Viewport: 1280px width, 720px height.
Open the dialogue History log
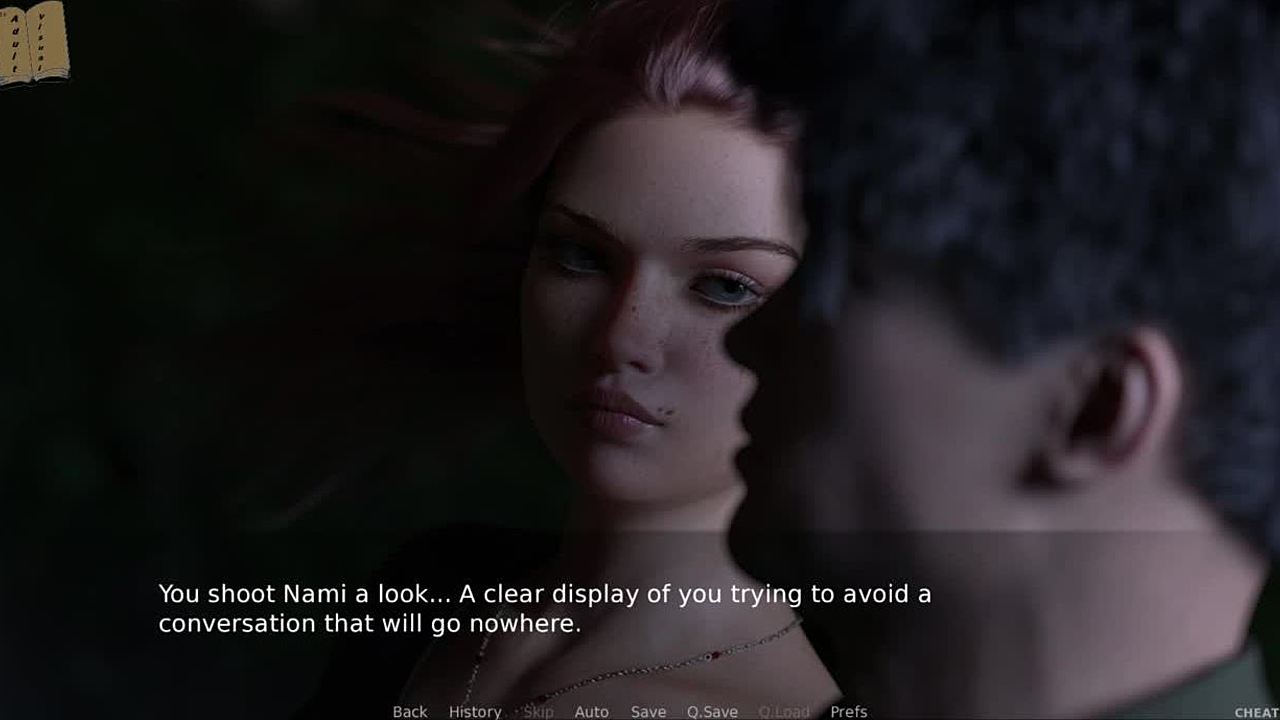point(474,711)
